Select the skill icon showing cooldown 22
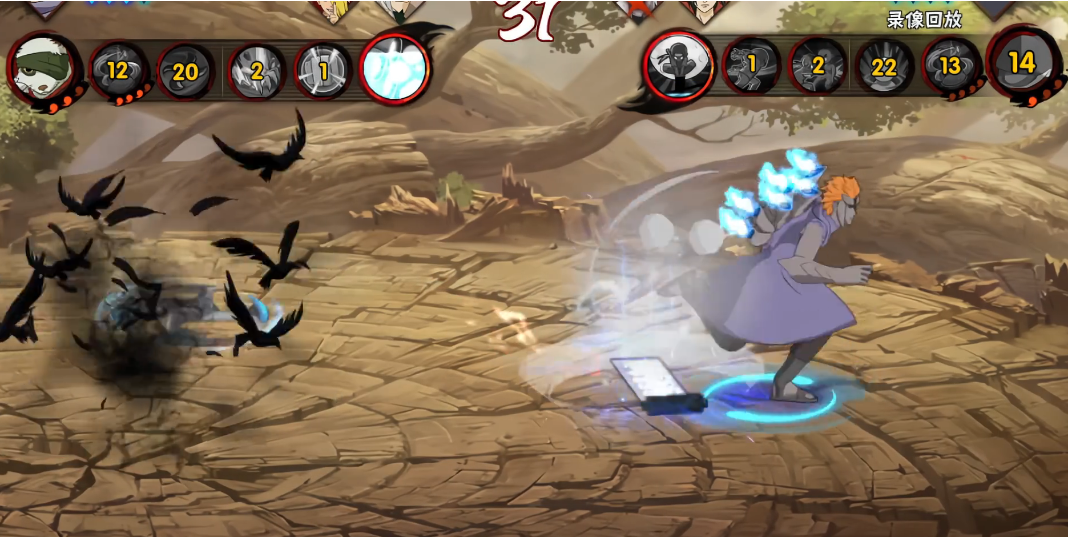The image size is (1068, 537). (x=883, y=67)
